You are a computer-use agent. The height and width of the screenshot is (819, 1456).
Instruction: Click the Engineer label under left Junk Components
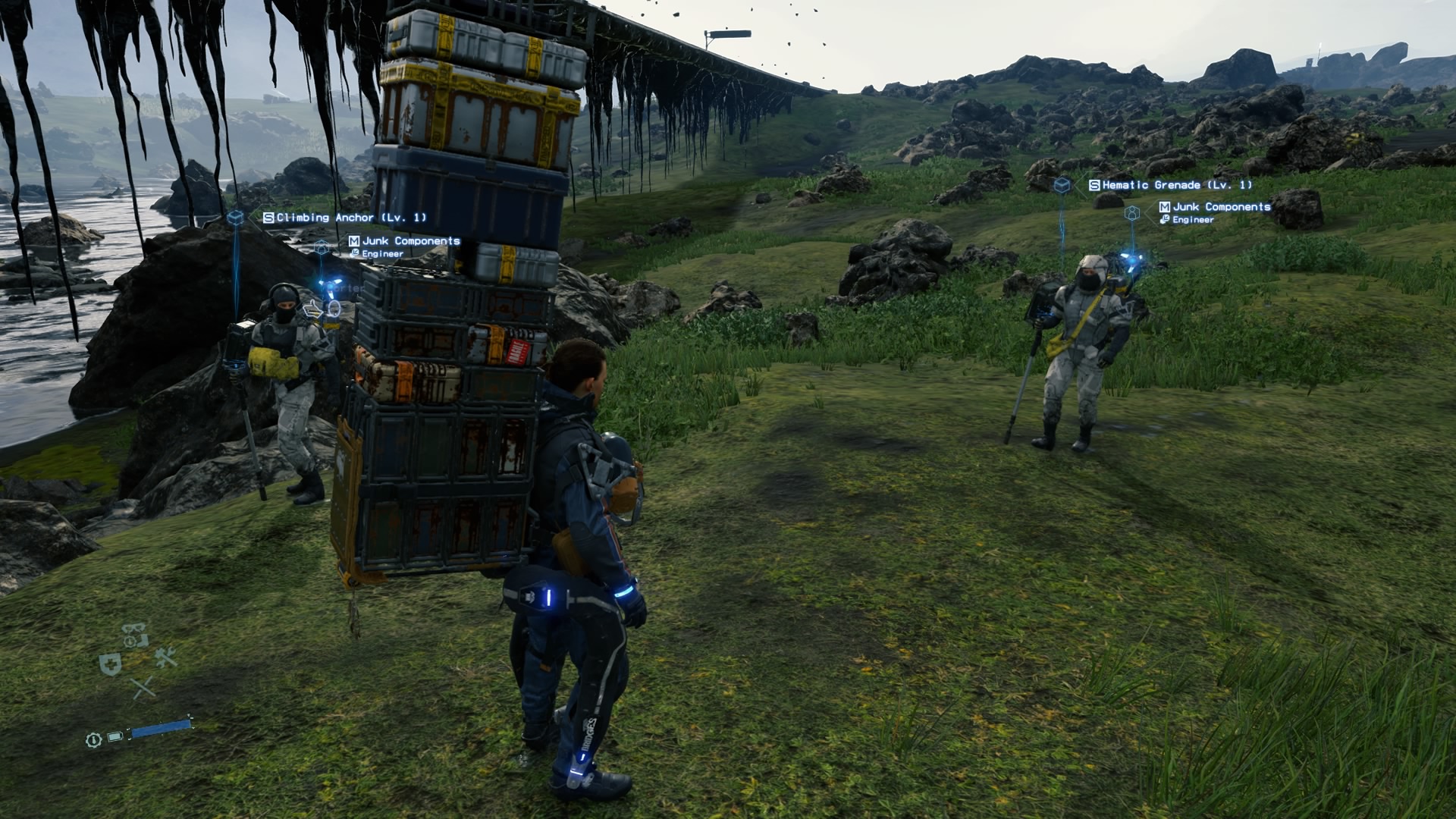click(381, 253)
